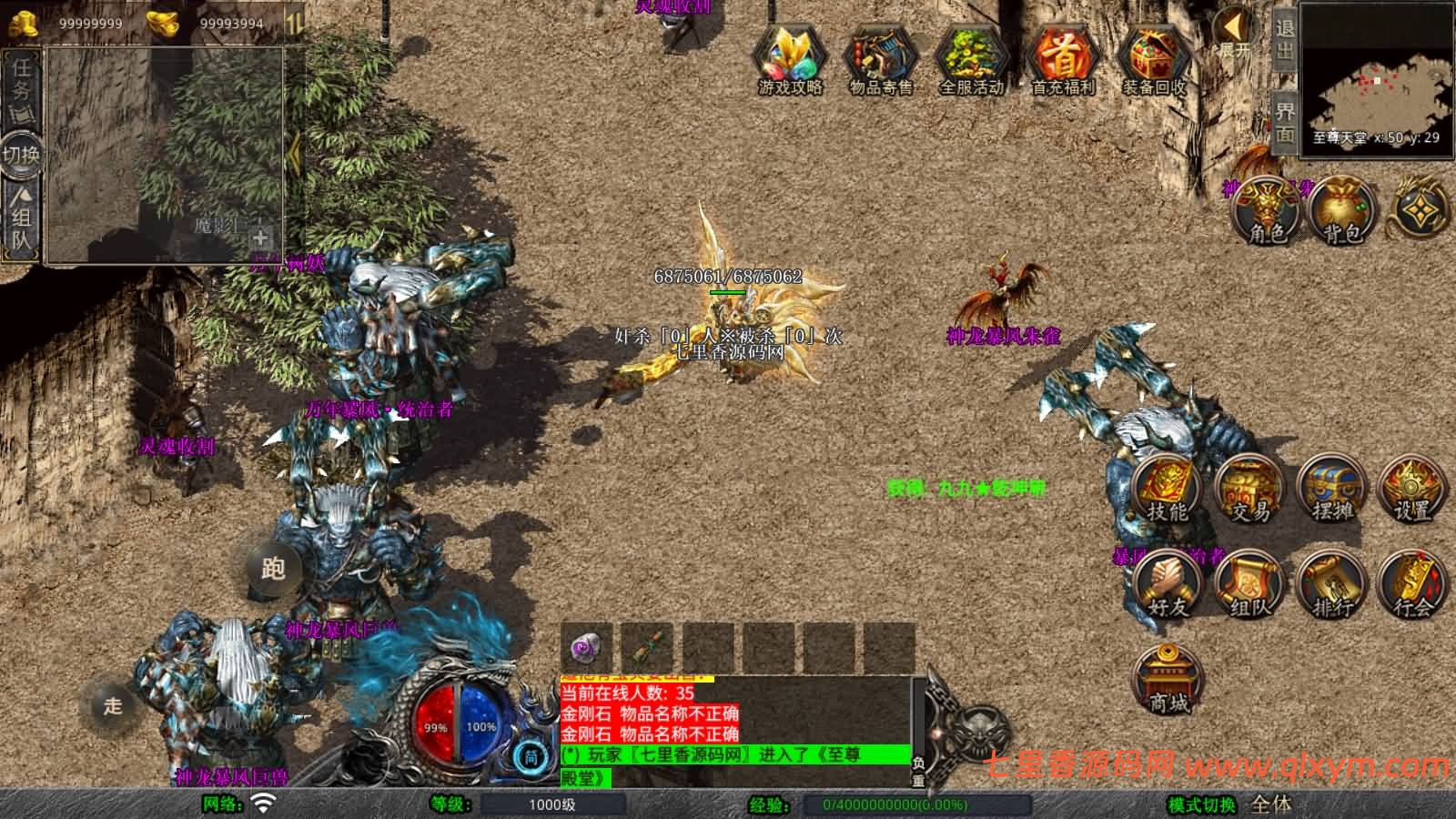The image size is (1456, 819).
Task: Visit the 商城 shop
Action: pyautogui.click(x=1168, y=681)
